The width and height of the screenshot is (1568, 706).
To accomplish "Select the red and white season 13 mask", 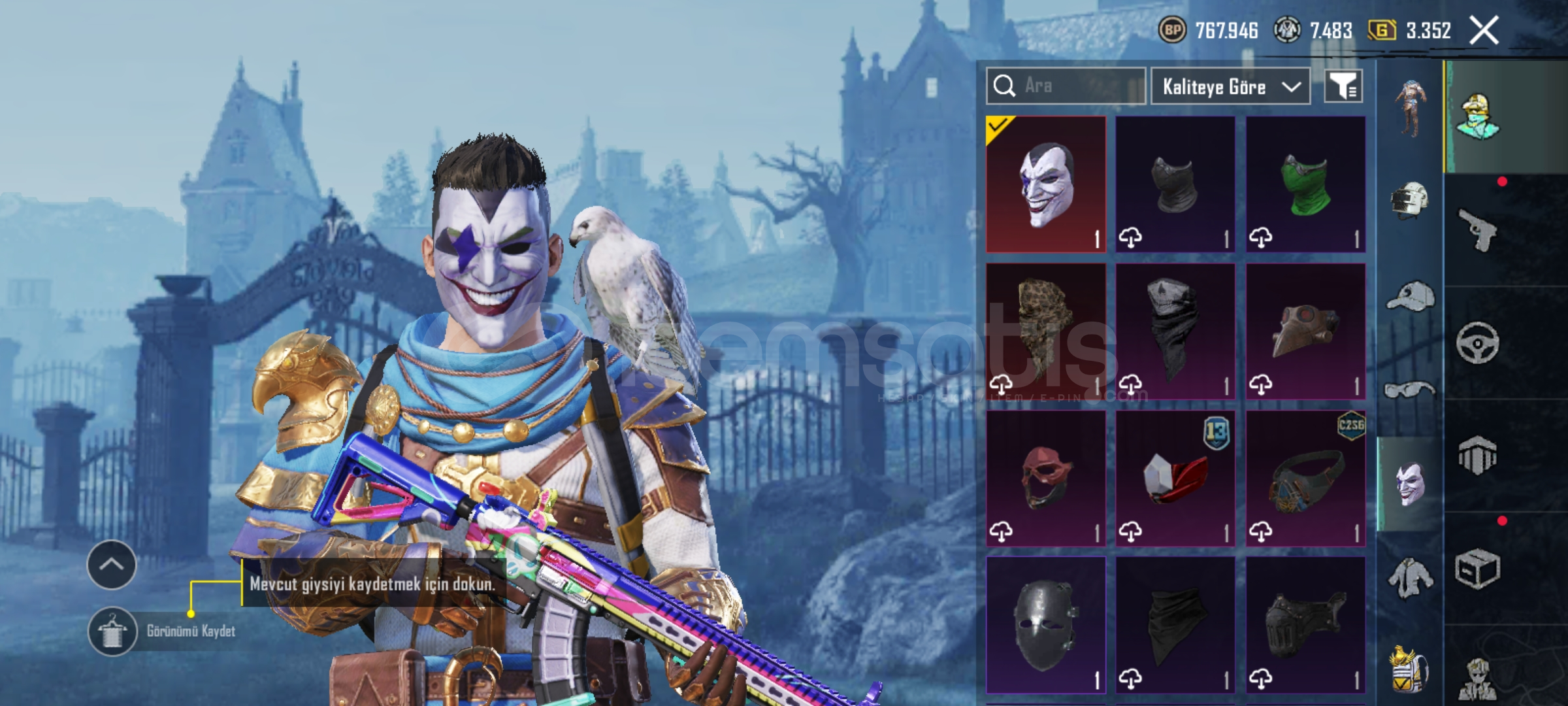I will tap(1175, 479).
